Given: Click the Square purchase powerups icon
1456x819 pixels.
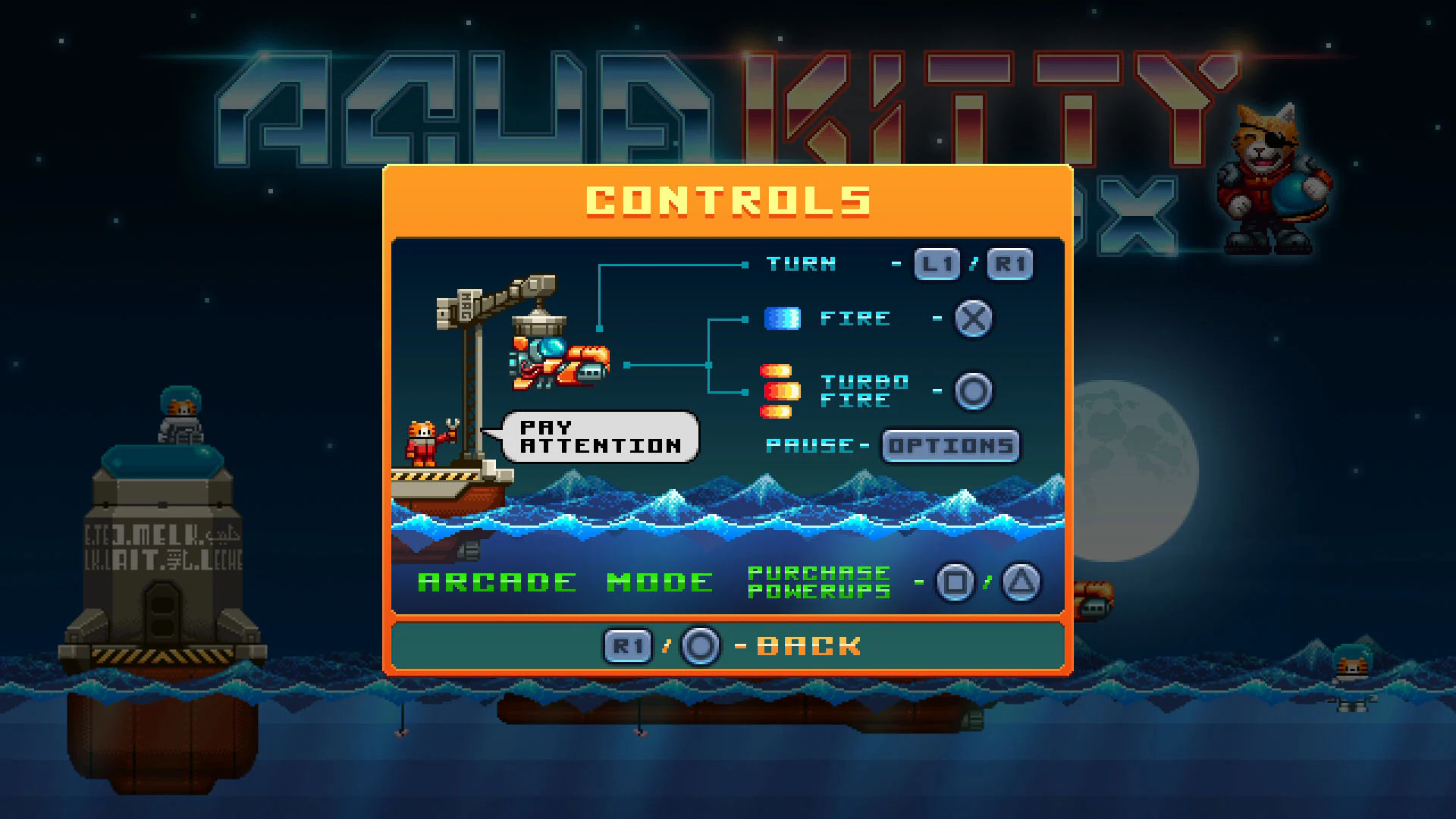Looking at the screenshot, I should coord(955,582).
